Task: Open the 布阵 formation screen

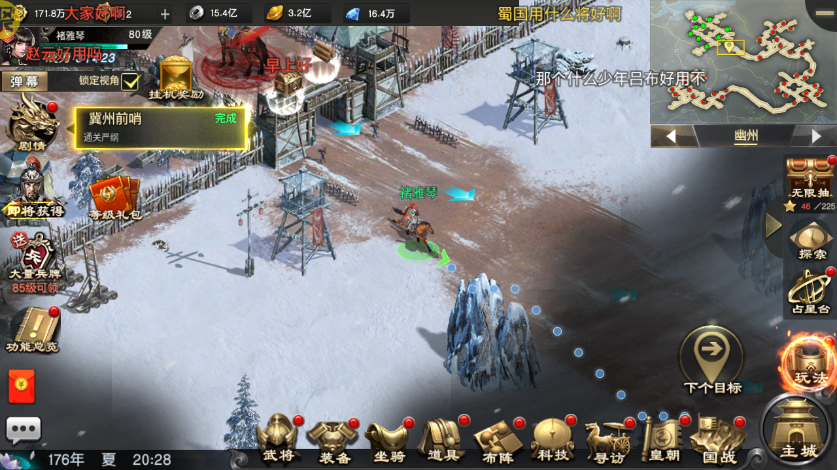Action: coord(495,436)
